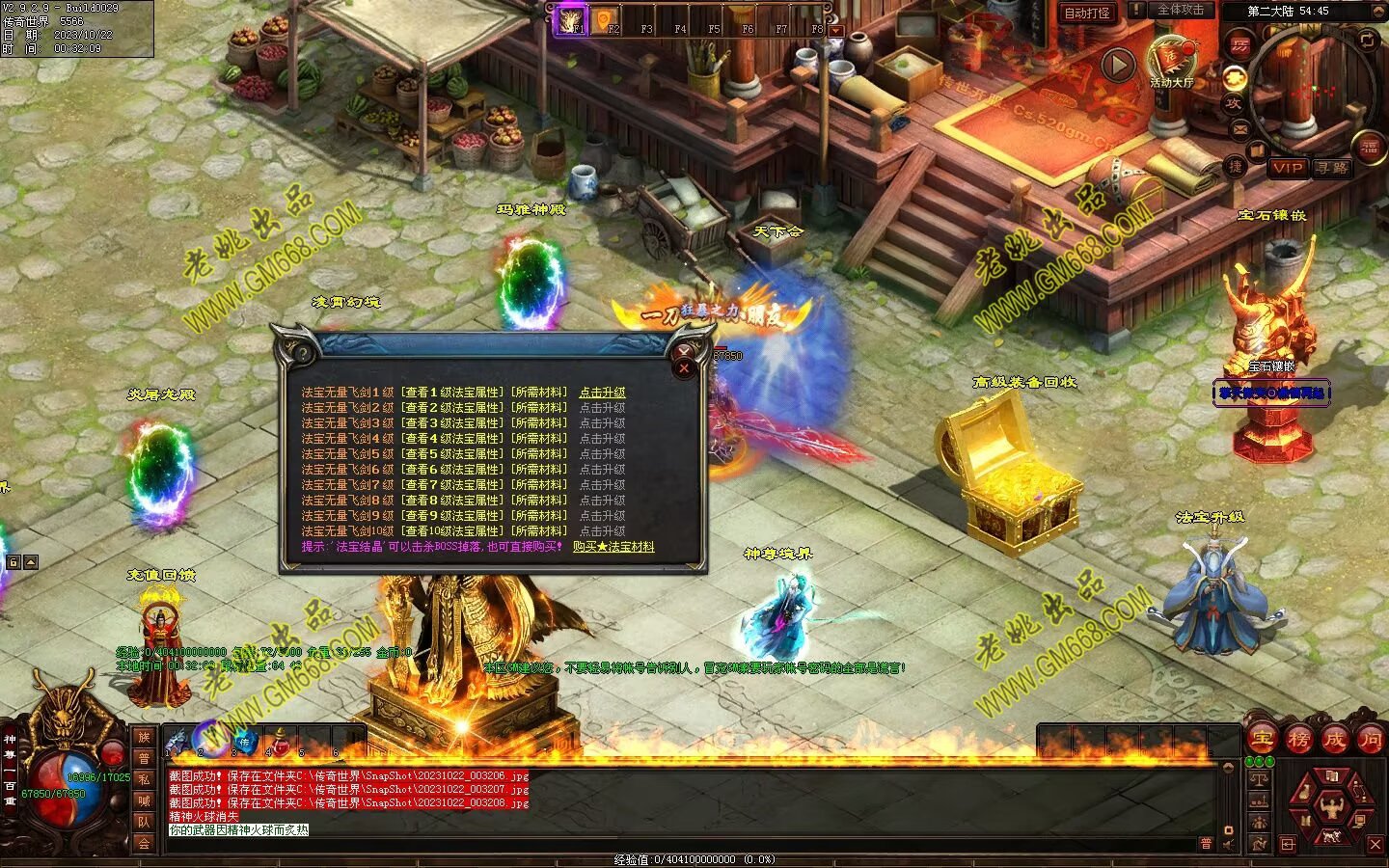1389x868 pixels.
Task: Open the mail envelope icon
Action: (x=1239, y=128)
